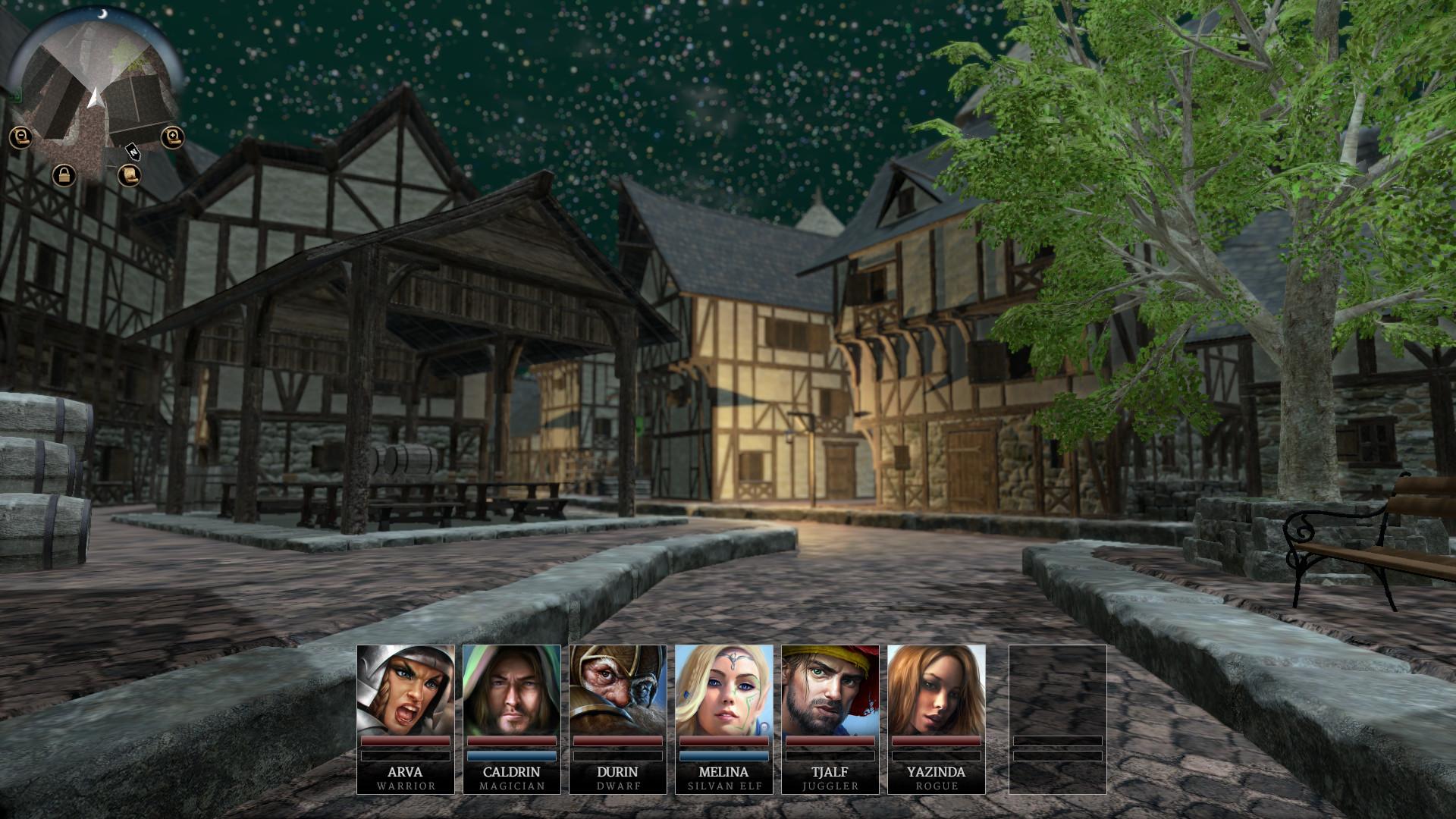Click the moon symbol above the minimap
This screenshot has height=819, width=1456.
coord(103,13)
